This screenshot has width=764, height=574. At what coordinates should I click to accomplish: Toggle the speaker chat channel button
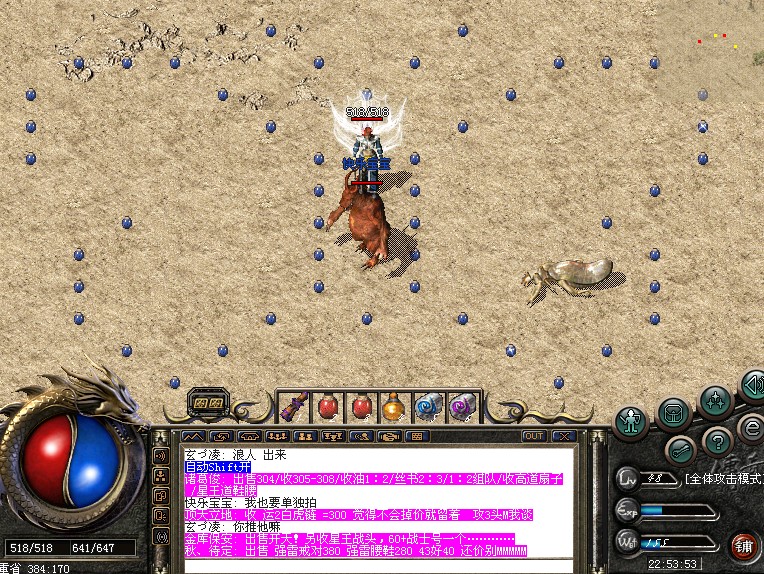pyautogui.click(x=160, y=456)
